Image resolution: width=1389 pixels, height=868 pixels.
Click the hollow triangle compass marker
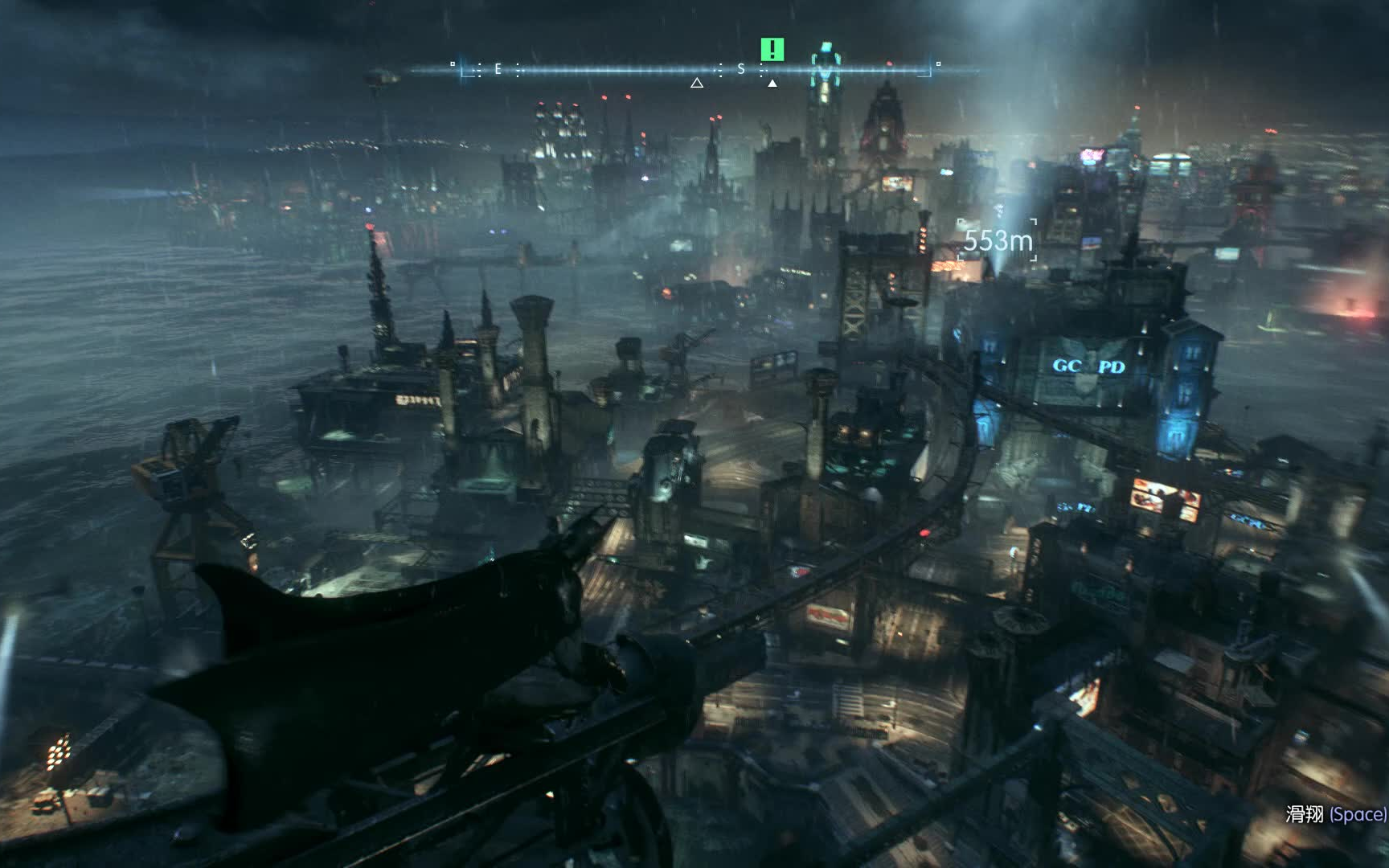(x=697, y=83)
